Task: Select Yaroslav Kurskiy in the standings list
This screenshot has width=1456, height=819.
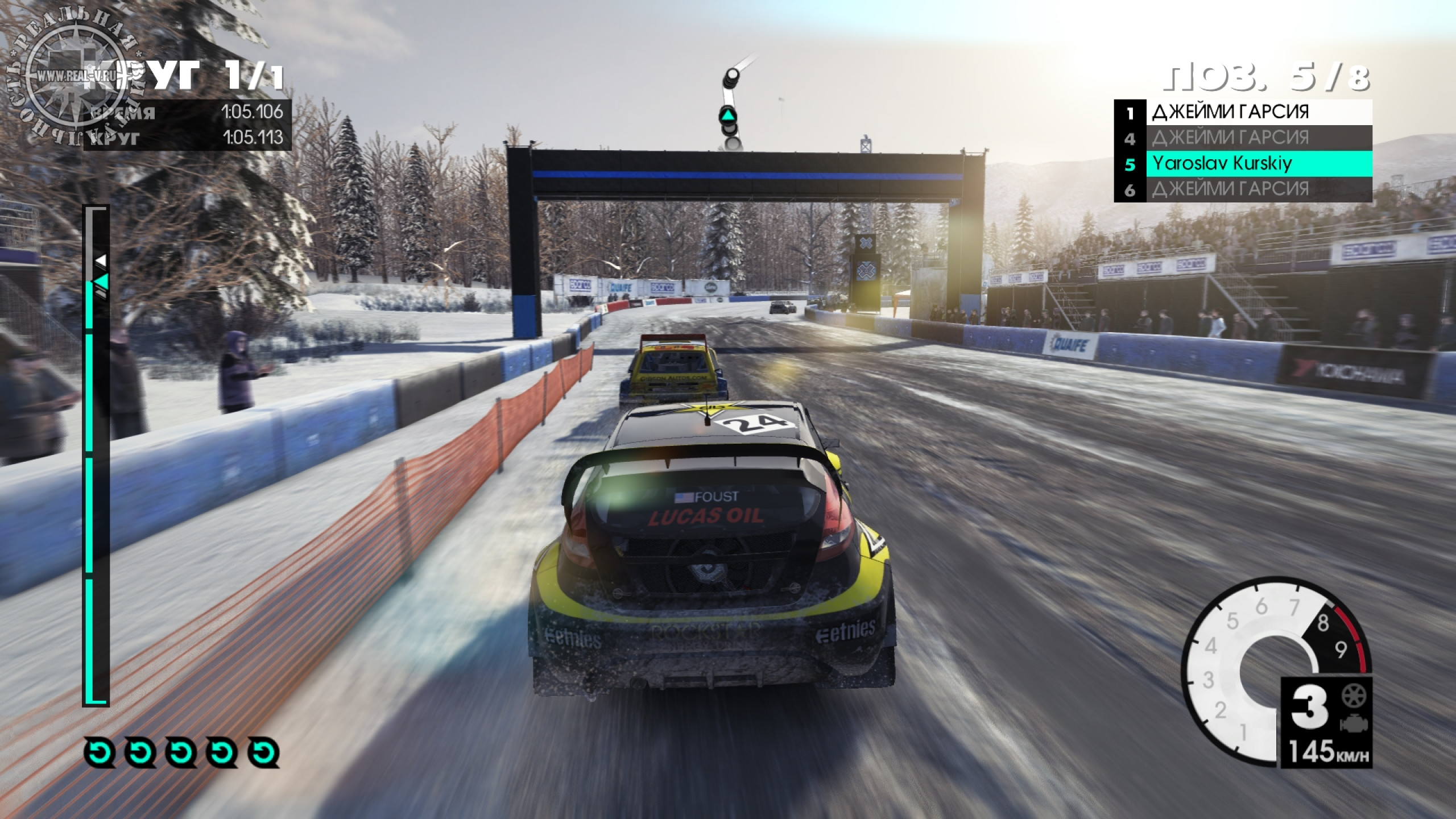Action: (1242, 164)
